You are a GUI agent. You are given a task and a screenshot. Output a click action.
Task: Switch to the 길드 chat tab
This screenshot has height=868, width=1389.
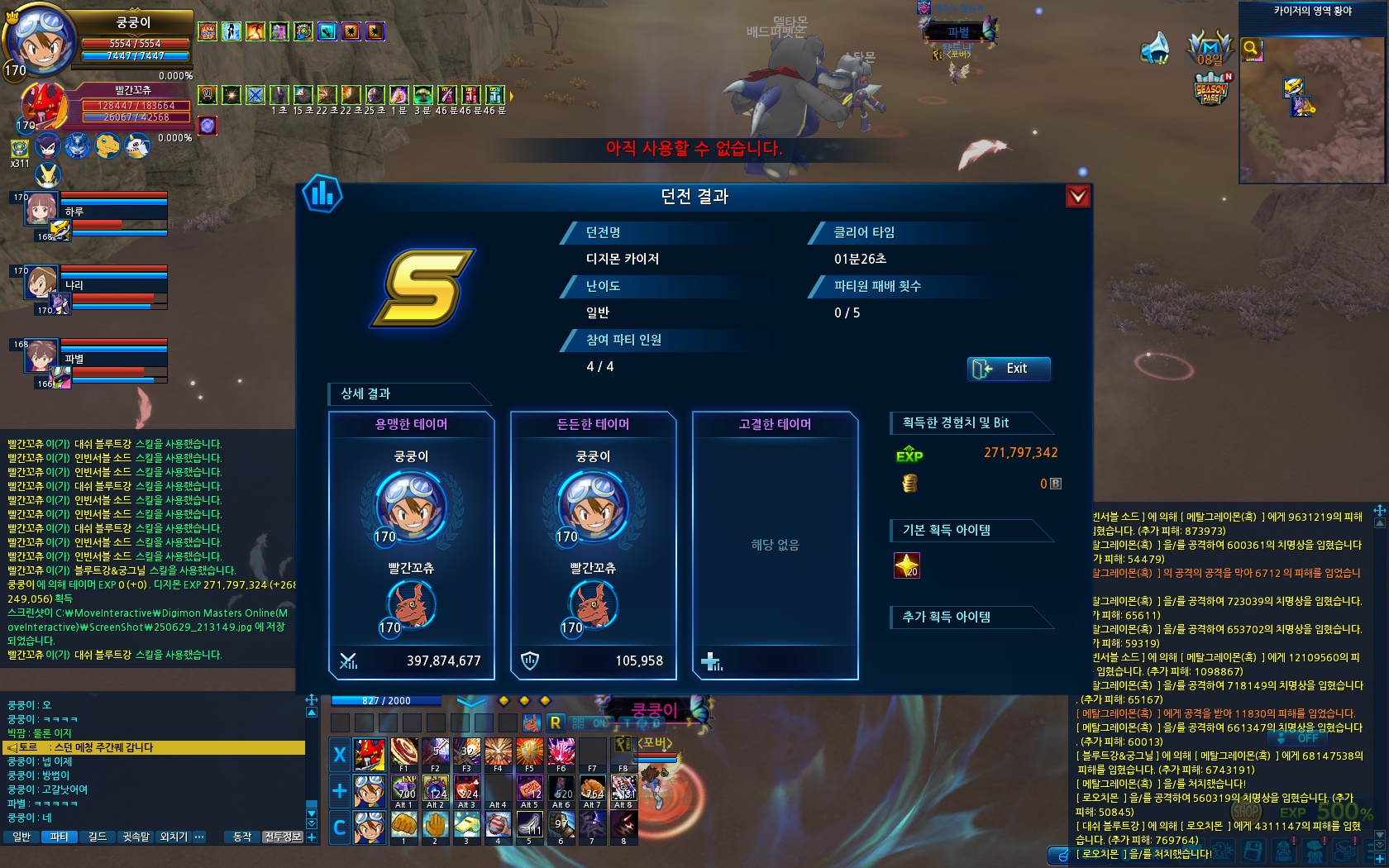coord(98,837)
